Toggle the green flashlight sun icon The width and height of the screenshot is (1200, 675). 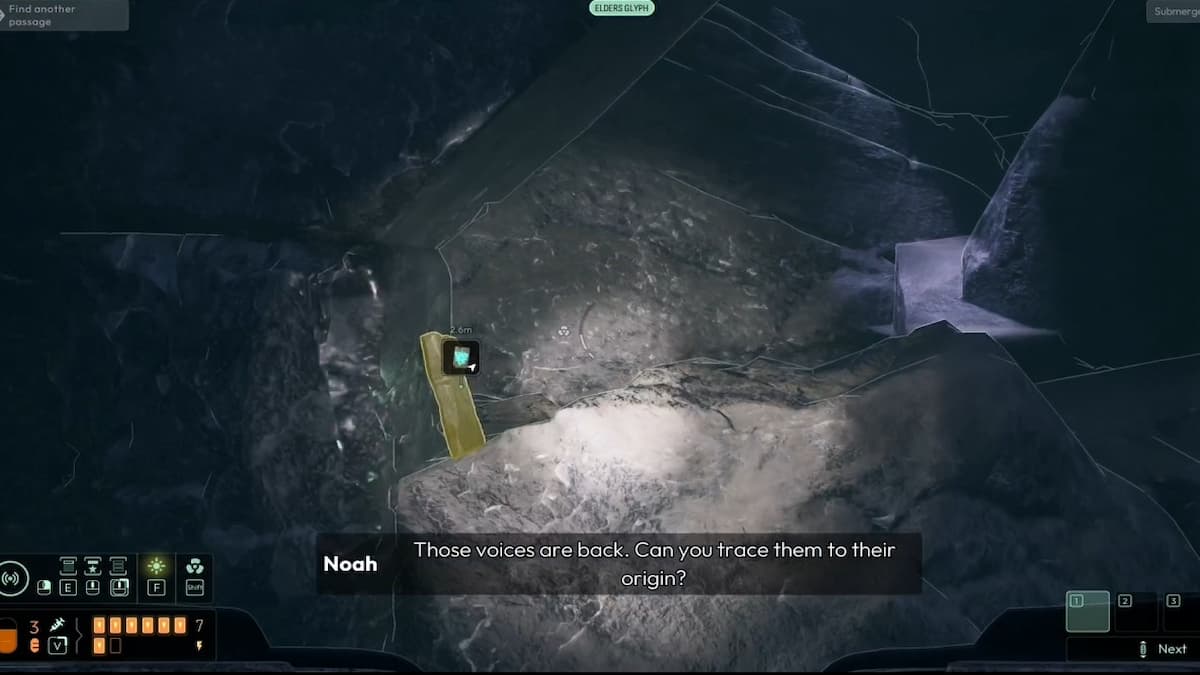pos(156,567)
